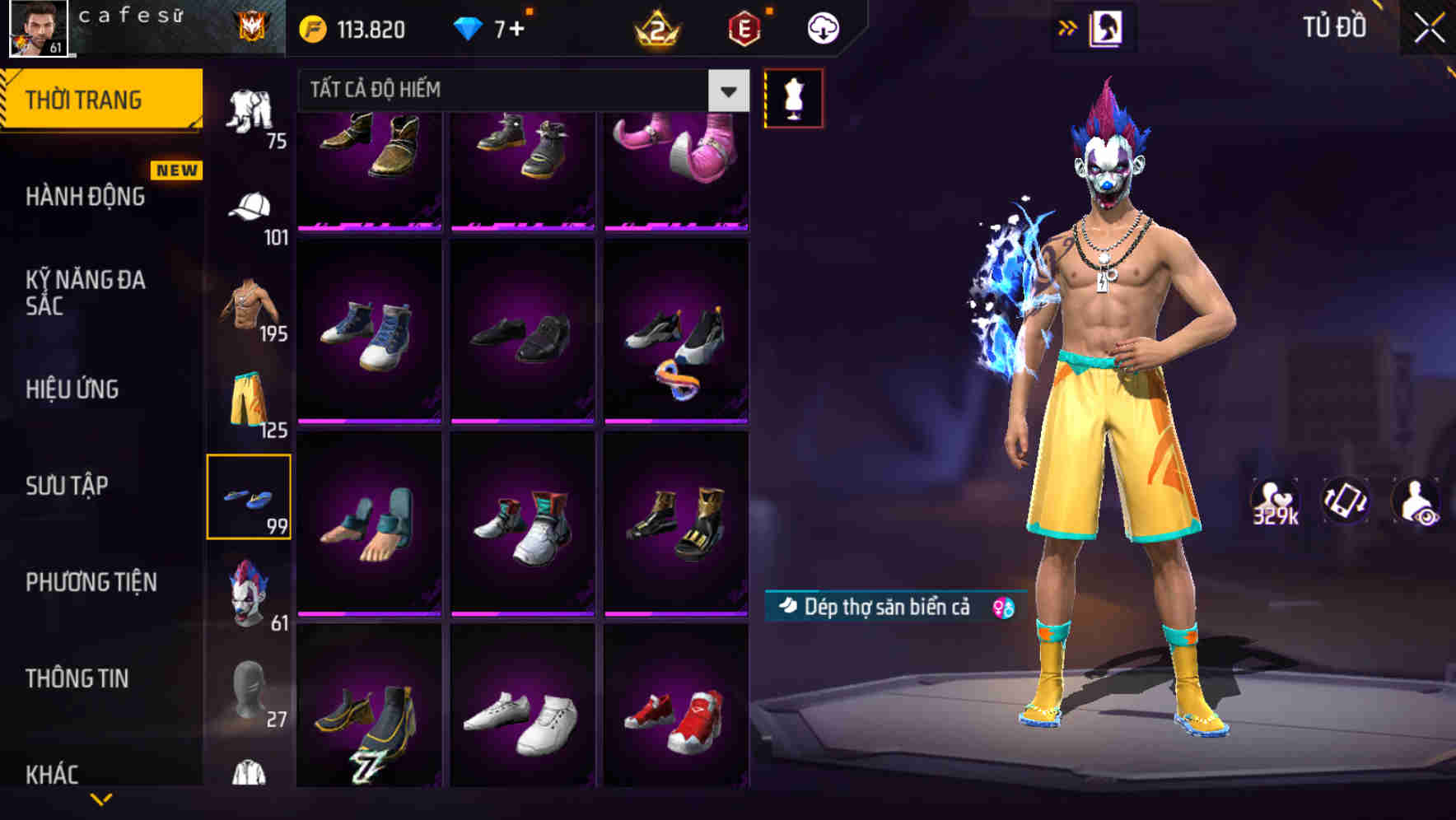Open the clown mask category with 61 items
The height and width of the screenshot is (820, 1456).
coord(251,591)
